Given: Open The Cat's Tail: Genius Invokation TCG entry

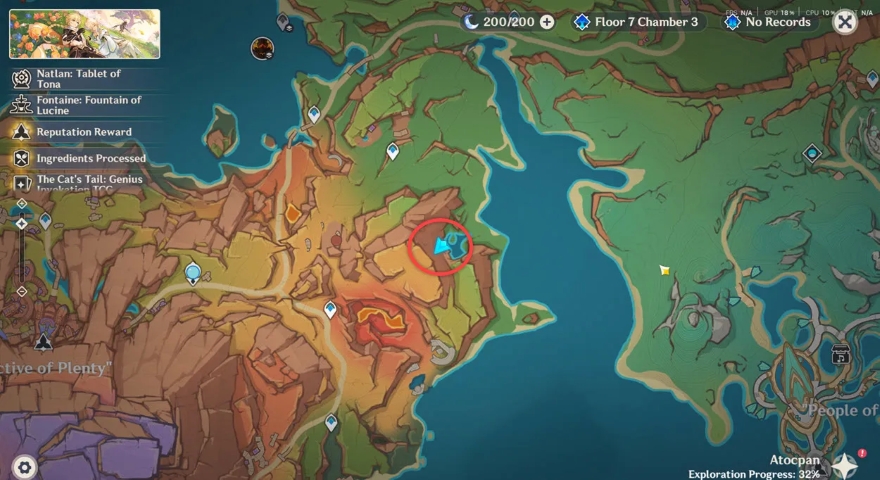Looking at the screenshot, I should click(78, 184).
